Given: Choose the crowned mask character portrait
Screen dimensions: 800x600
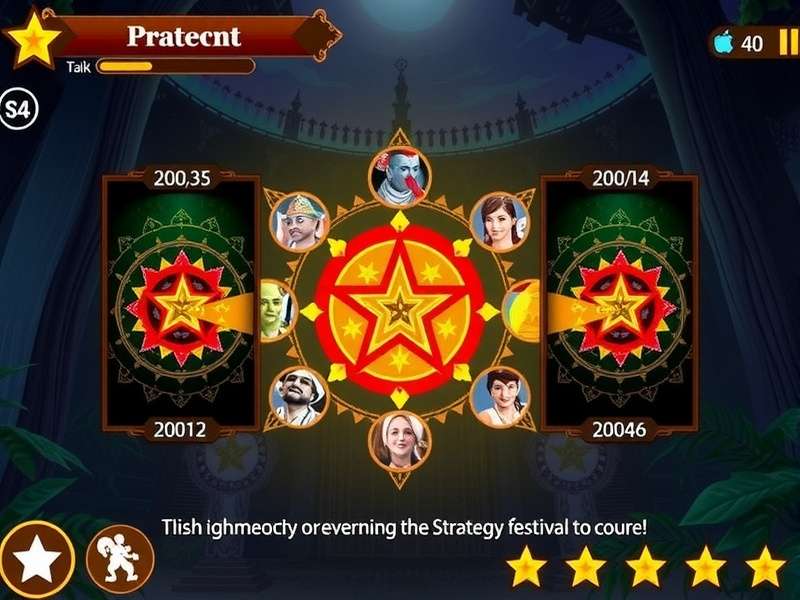Looking at the screenshot, I should coord(299,220).
